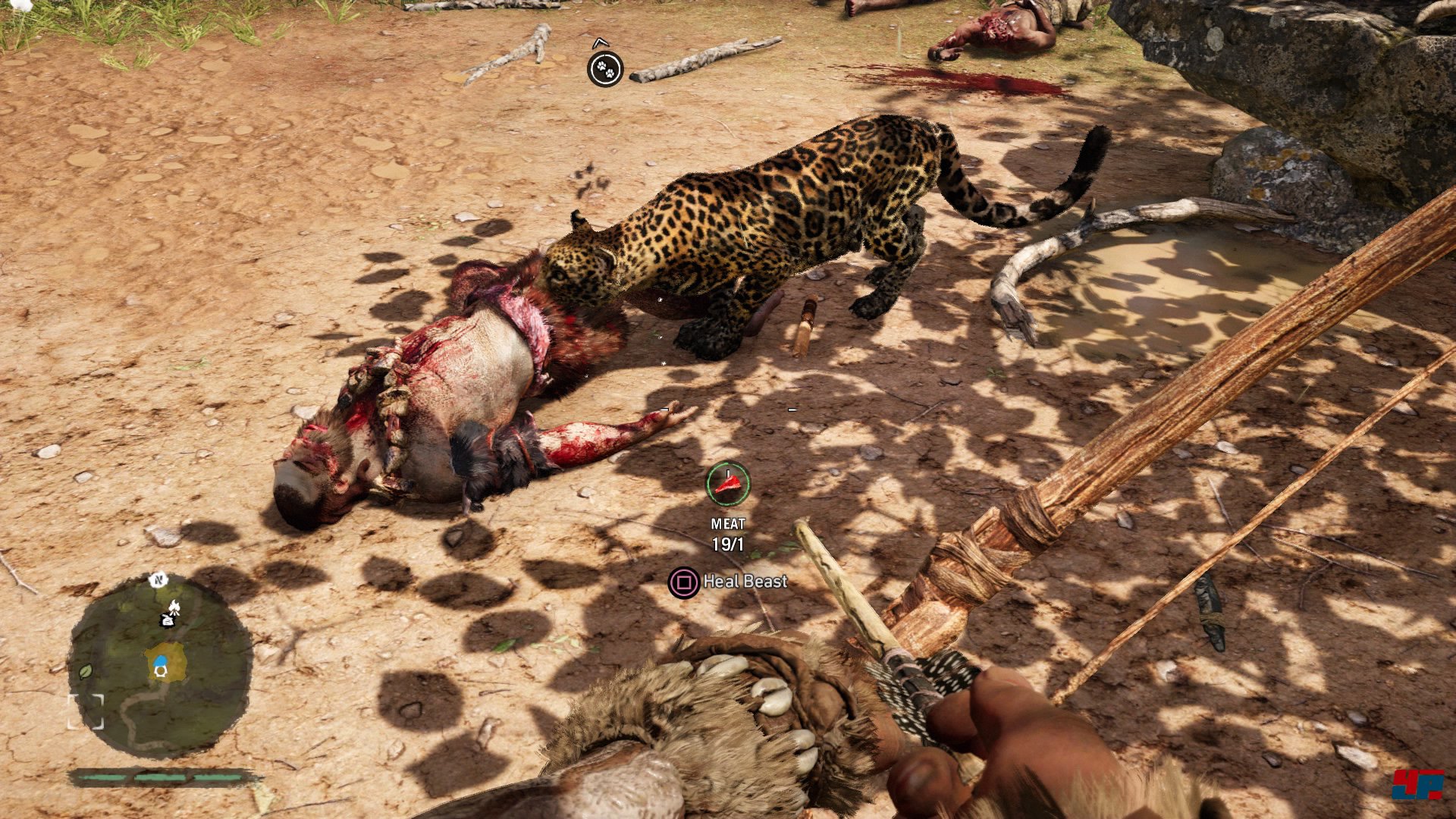Click the leaf marker on the minimap edge
Screen dimensions: 1456x819
coord(85,671)
